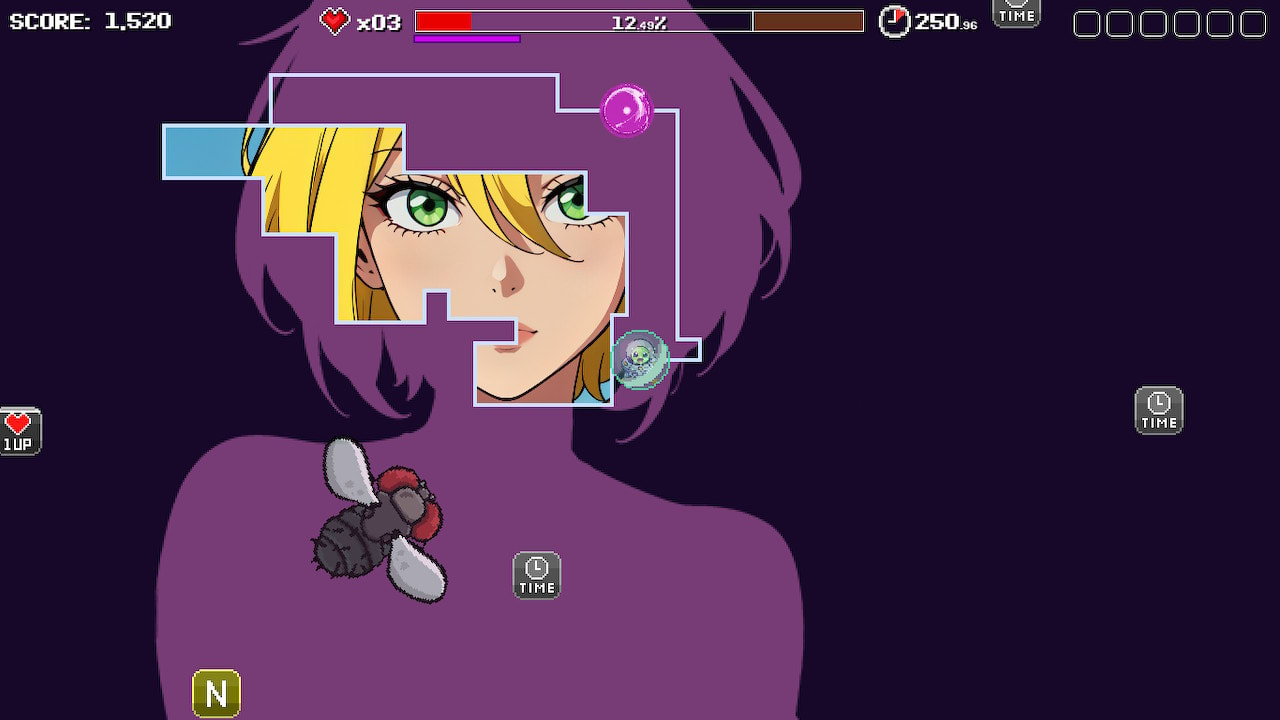Viewport: 1280px width, 720px height.
Task: Grab the TIME item near the girl's chest
Action: pyautogui.click(x=536, y=575)
